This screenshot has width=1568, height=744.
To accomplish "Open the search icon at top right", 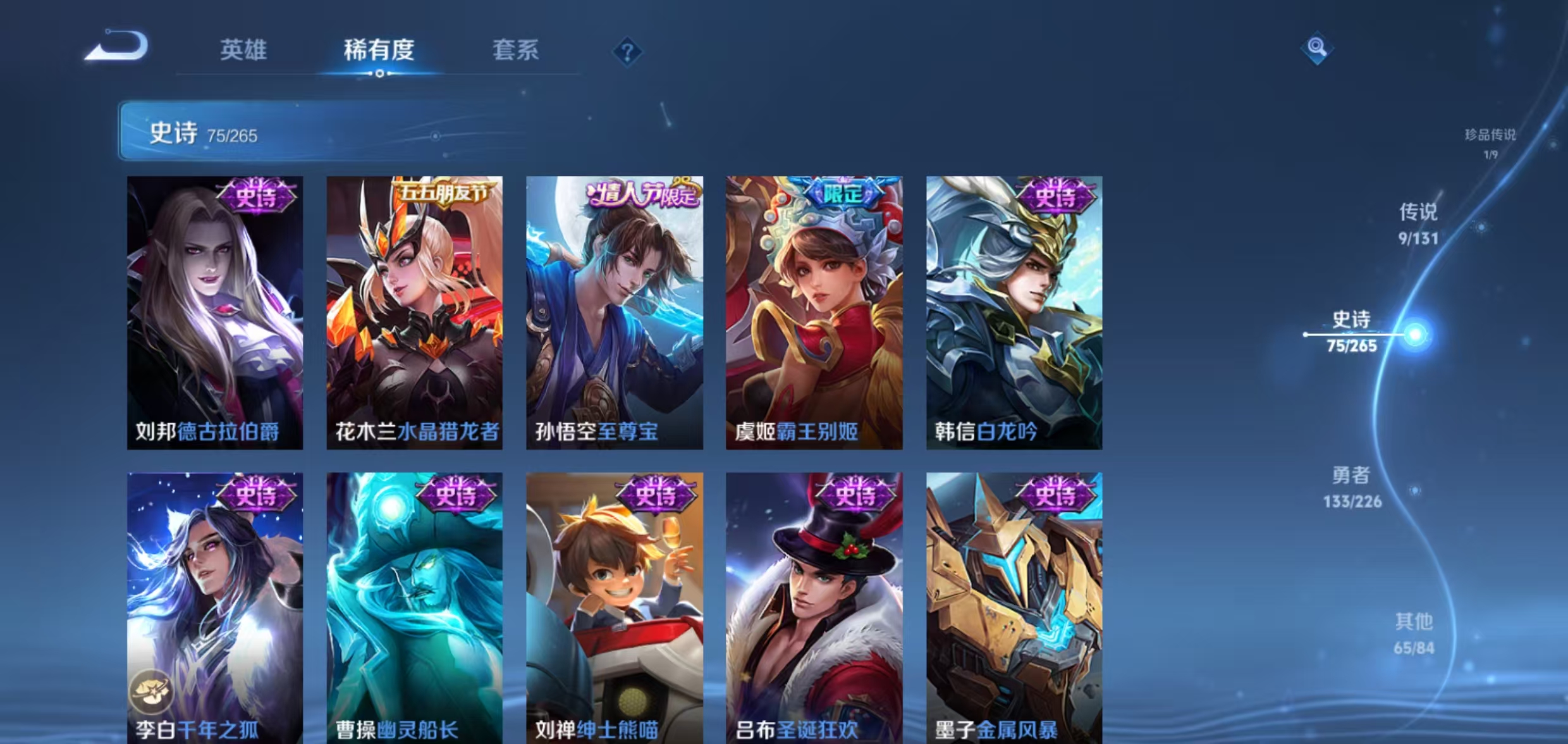I will (1318, 46).
